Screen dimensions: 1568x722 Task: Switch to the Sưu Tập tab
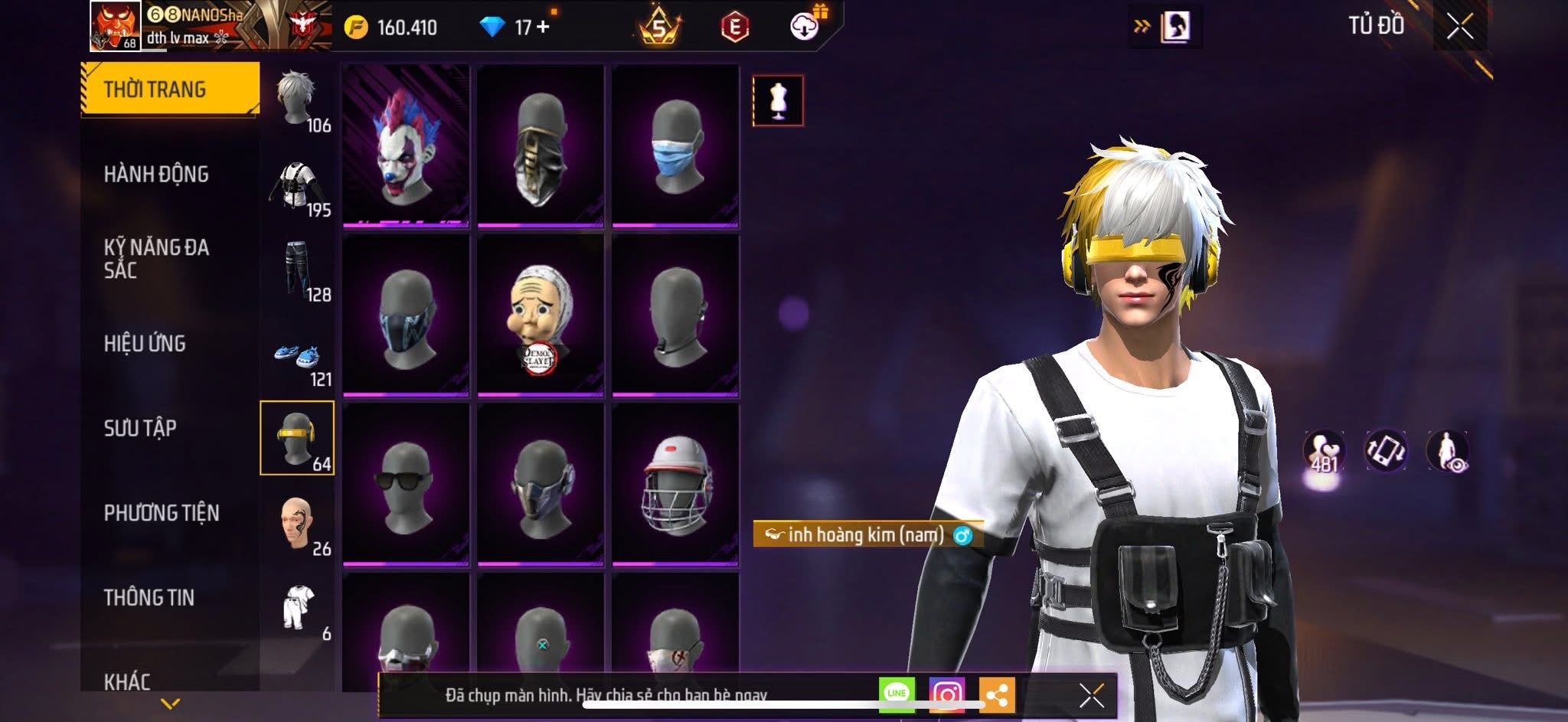coord(140,428)
